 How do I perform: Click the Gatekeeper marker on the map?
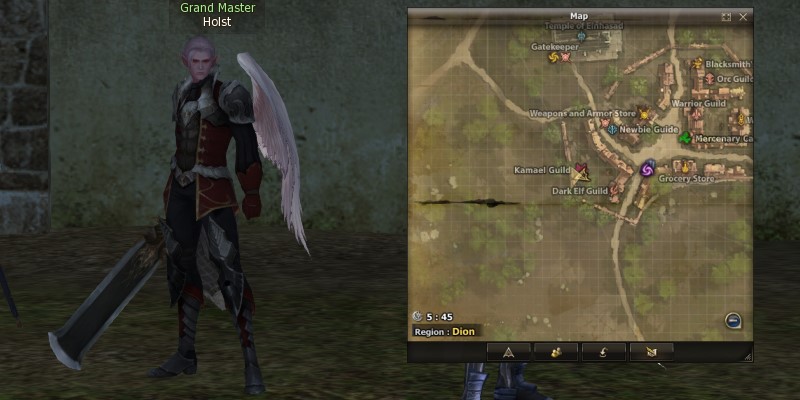[x=556, y=57]
